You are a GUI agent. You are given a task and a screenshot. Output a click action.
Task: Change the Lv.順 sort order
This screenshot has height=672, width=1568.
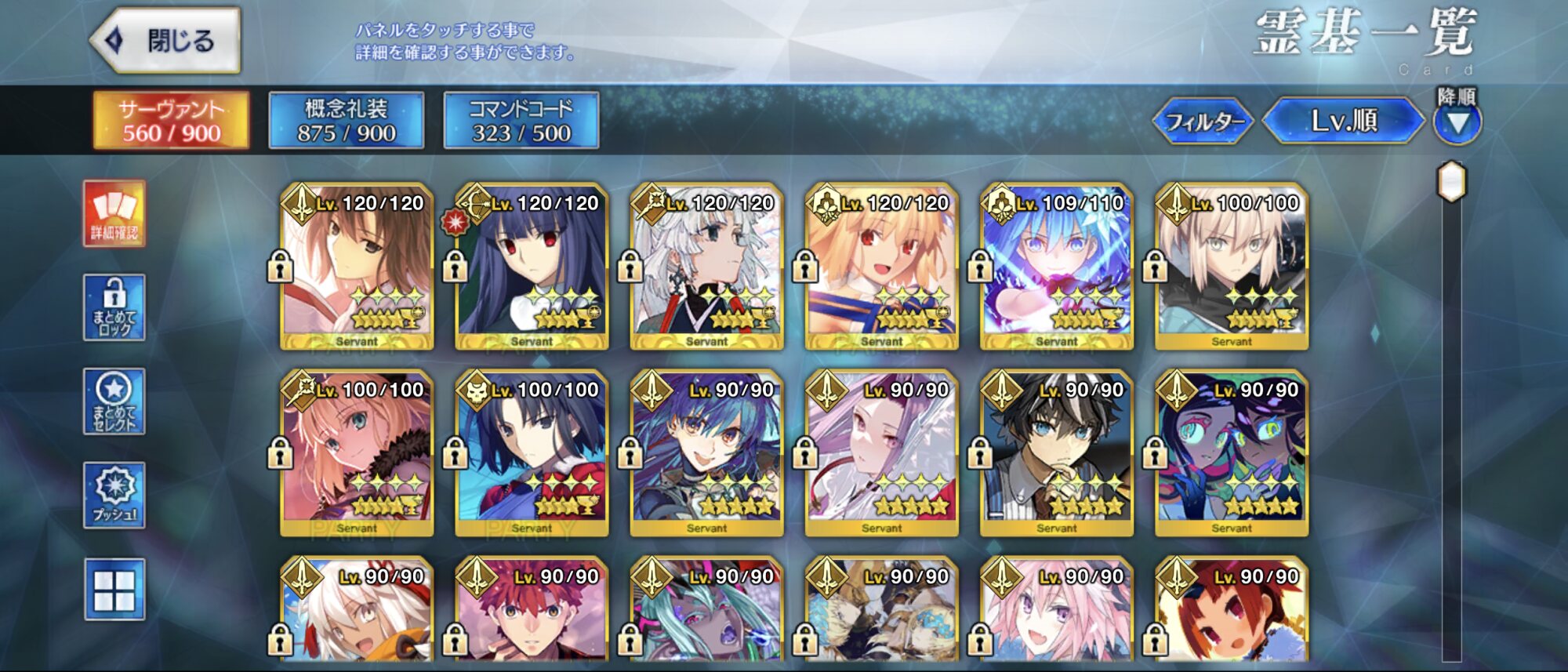(1343, 121)
